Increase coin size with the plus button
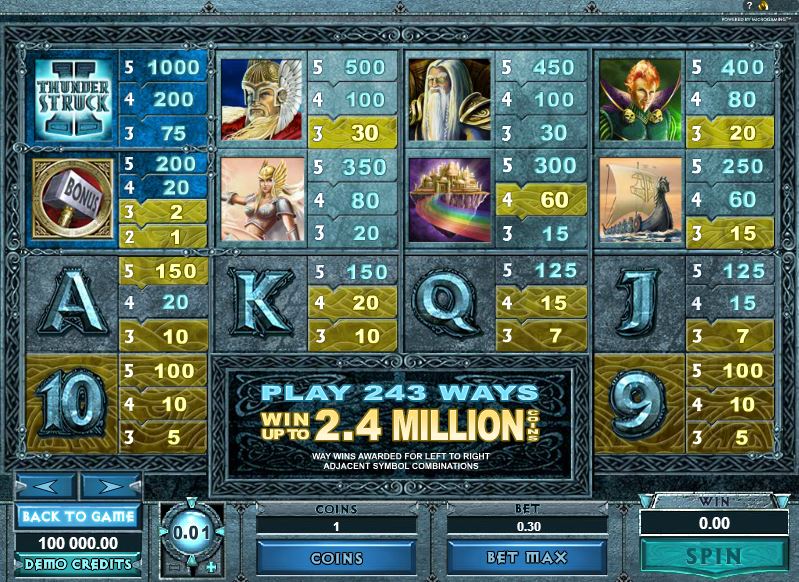The height and width of the screenshot is (582, 799). 210,568
